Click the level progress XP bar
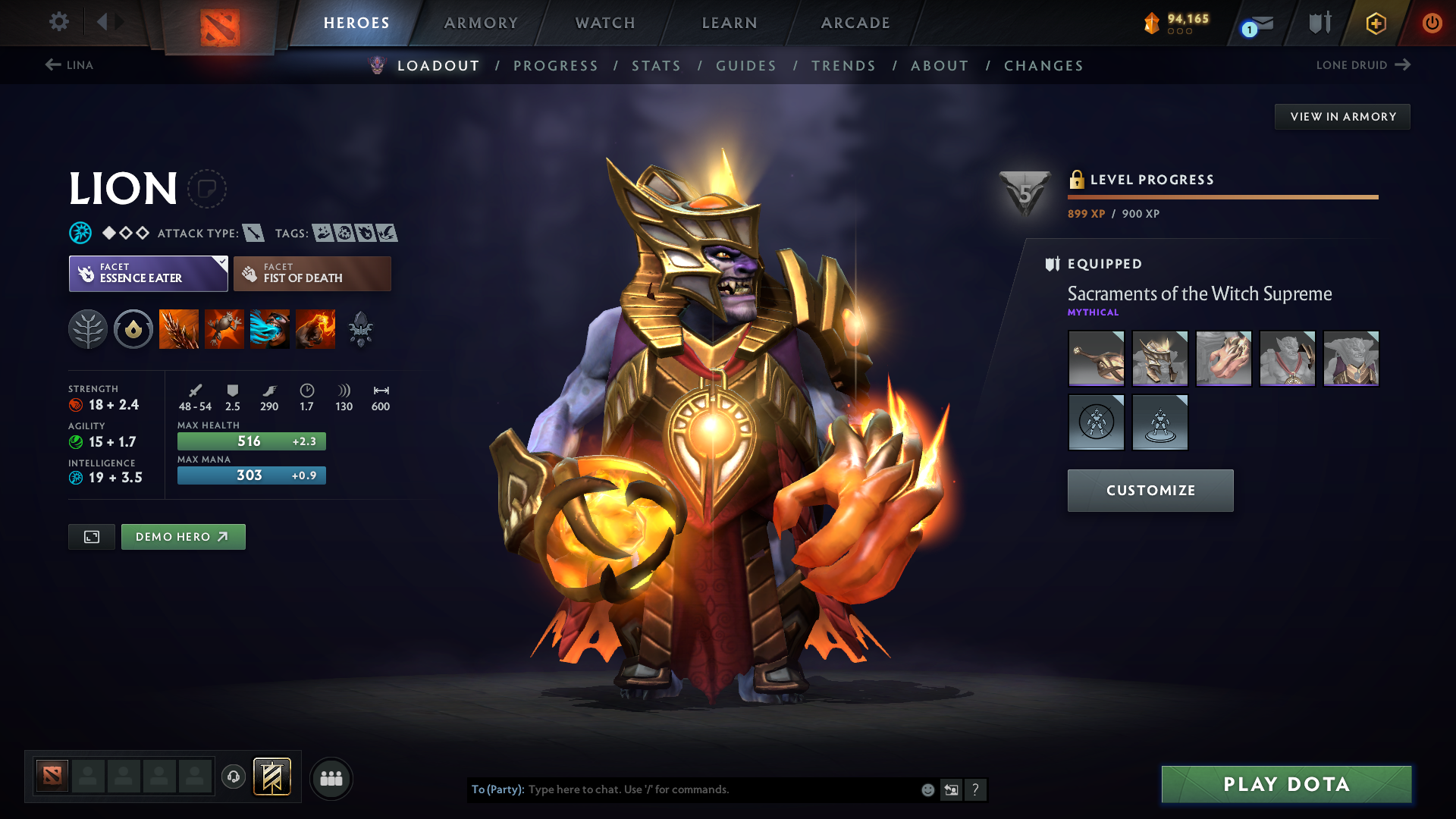1456x819 pixels. point(1222,197)
